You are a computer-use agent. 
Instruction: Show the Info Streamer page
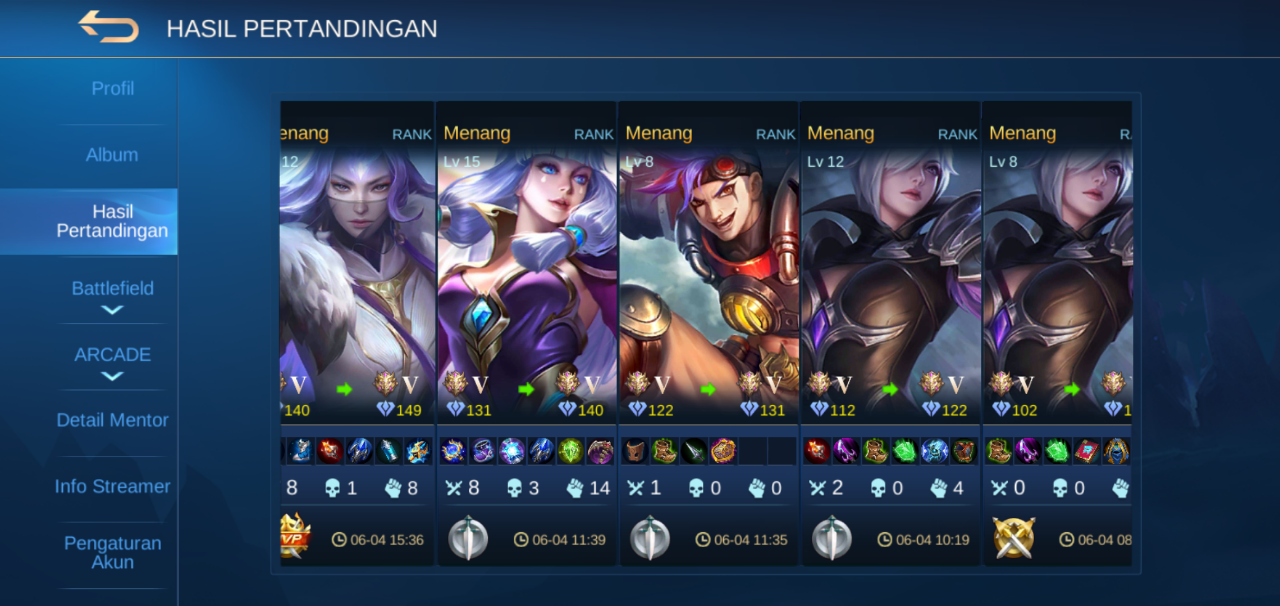pos(112,486)
